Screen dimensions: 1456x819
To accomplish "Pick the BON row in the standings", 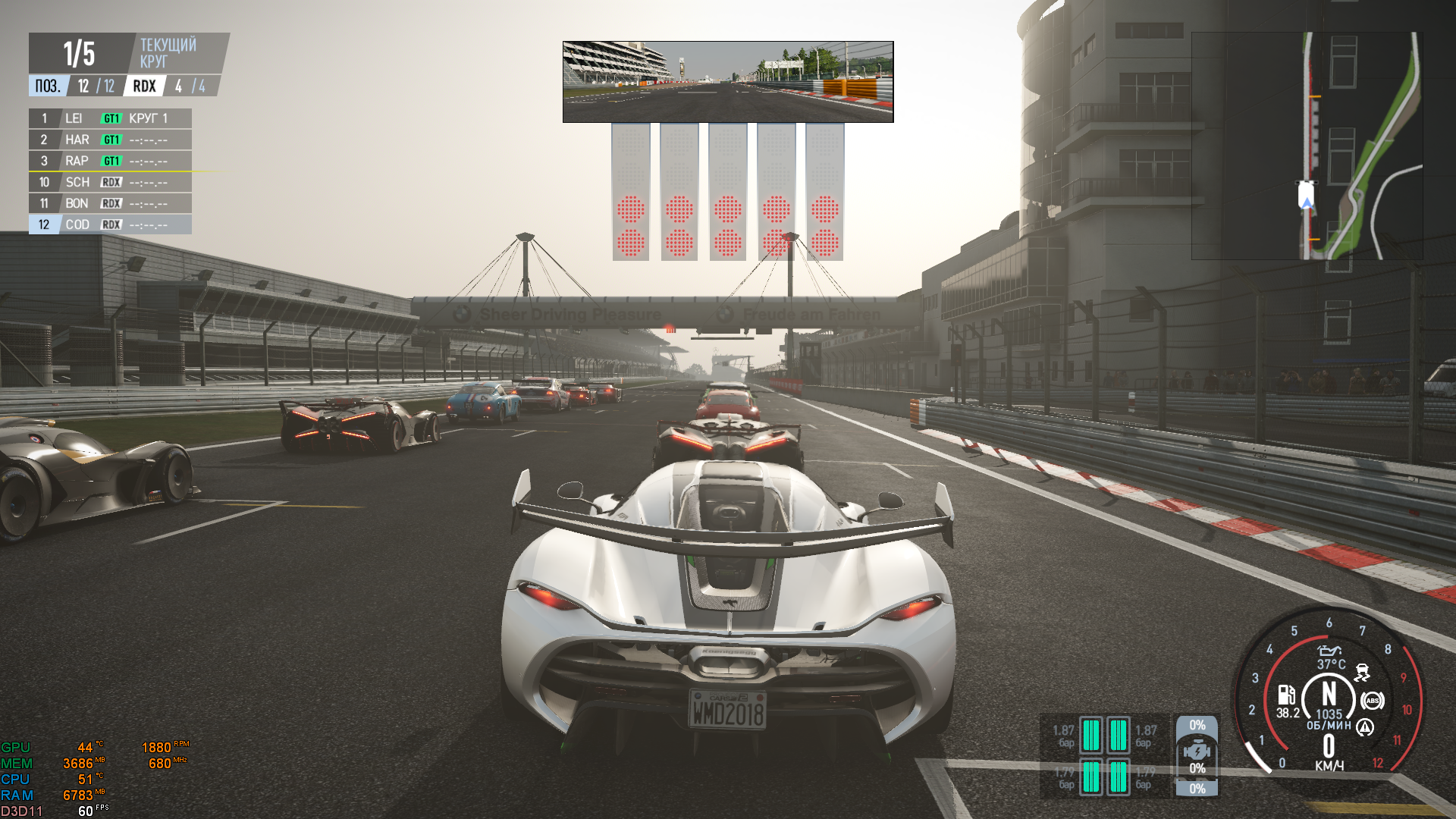I will point(110,203).
